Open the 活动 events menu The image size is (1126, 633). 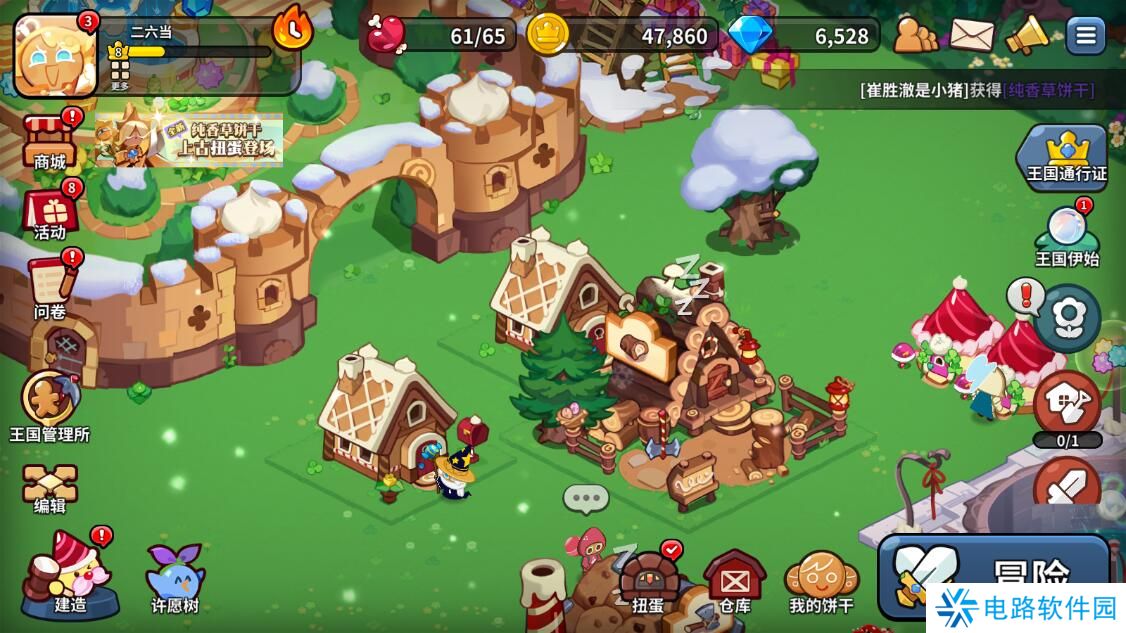tap(50, 212)
